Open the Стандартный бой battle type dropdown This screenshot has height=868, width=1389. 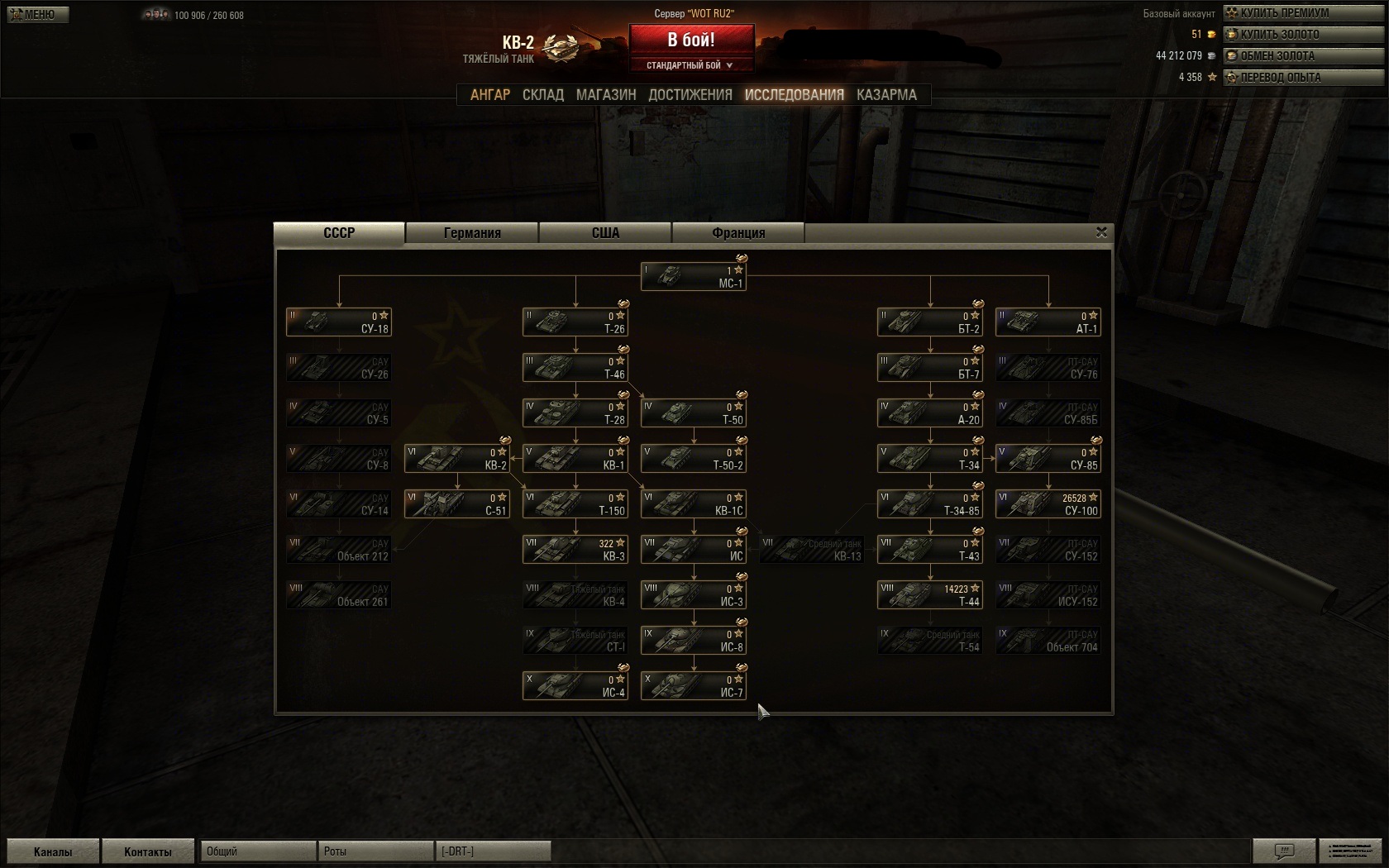pos(691,65)
